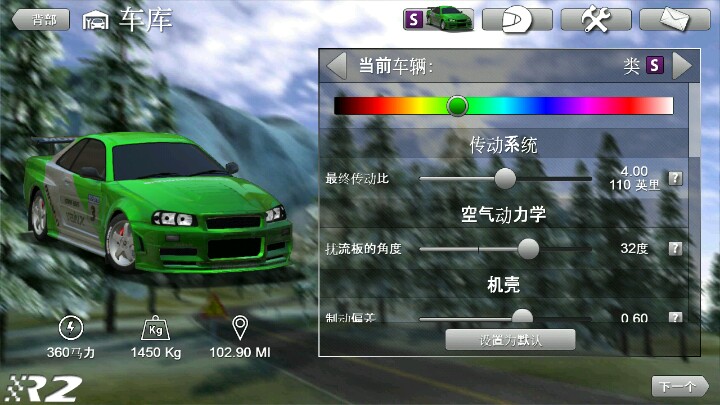Open the helmet driver tab
Viewport: 720px width, 405px height.
pos(516,19)
